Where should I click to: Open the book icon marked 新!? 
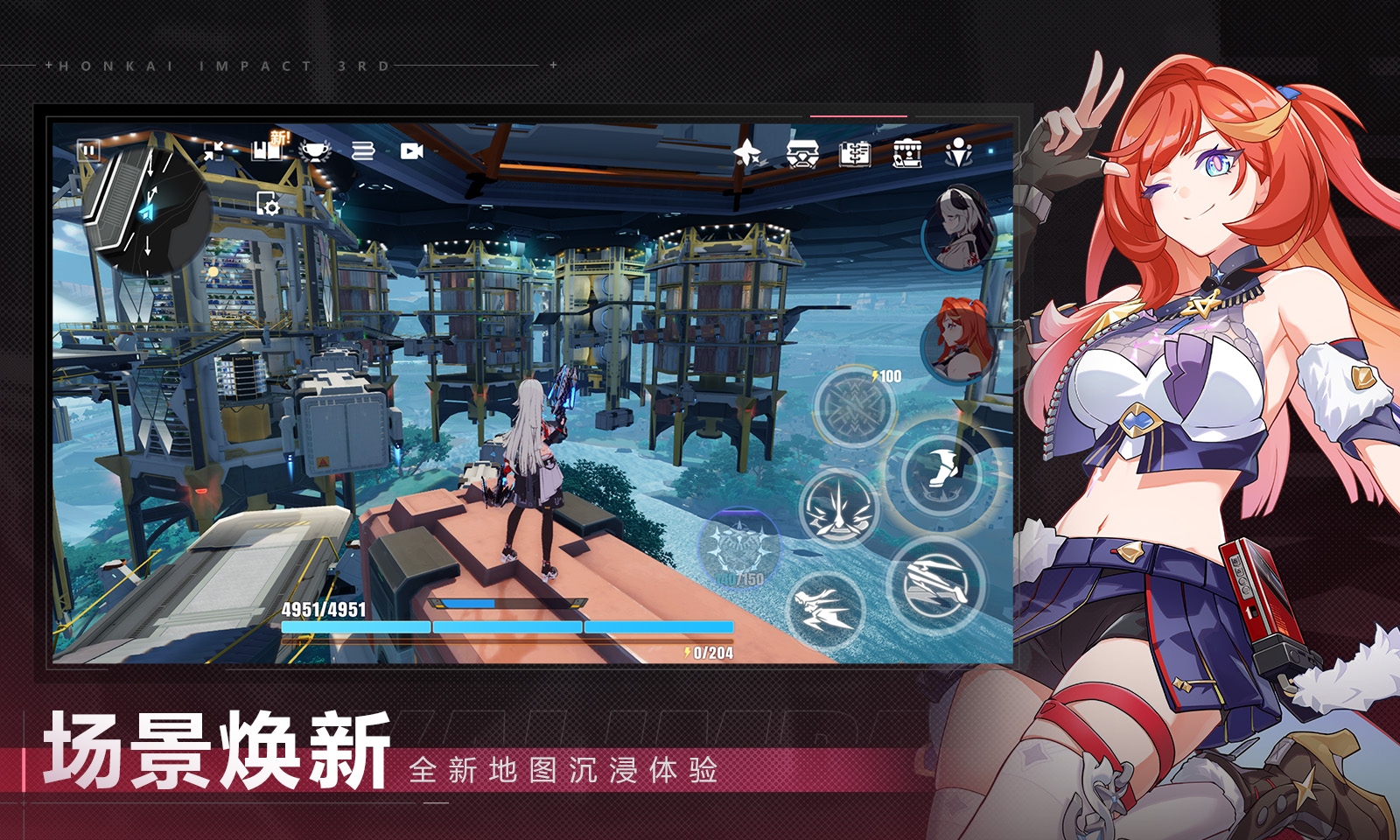coord(269,150)
